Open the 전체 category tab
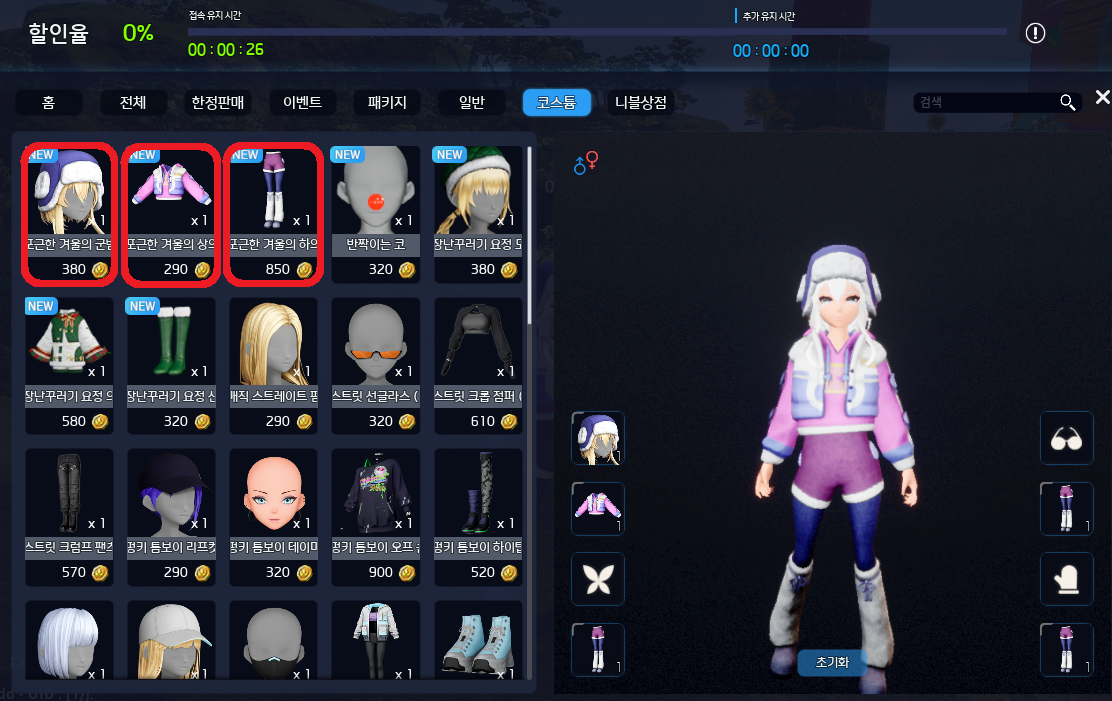This screenshot has width=1112, height=701. [133, 102]
